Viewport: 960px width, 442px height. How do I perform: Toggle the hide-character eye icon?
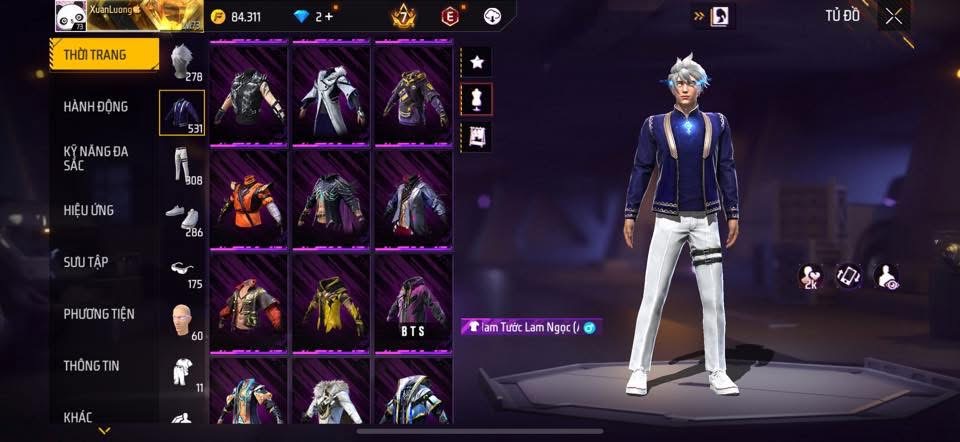(885, 277)
